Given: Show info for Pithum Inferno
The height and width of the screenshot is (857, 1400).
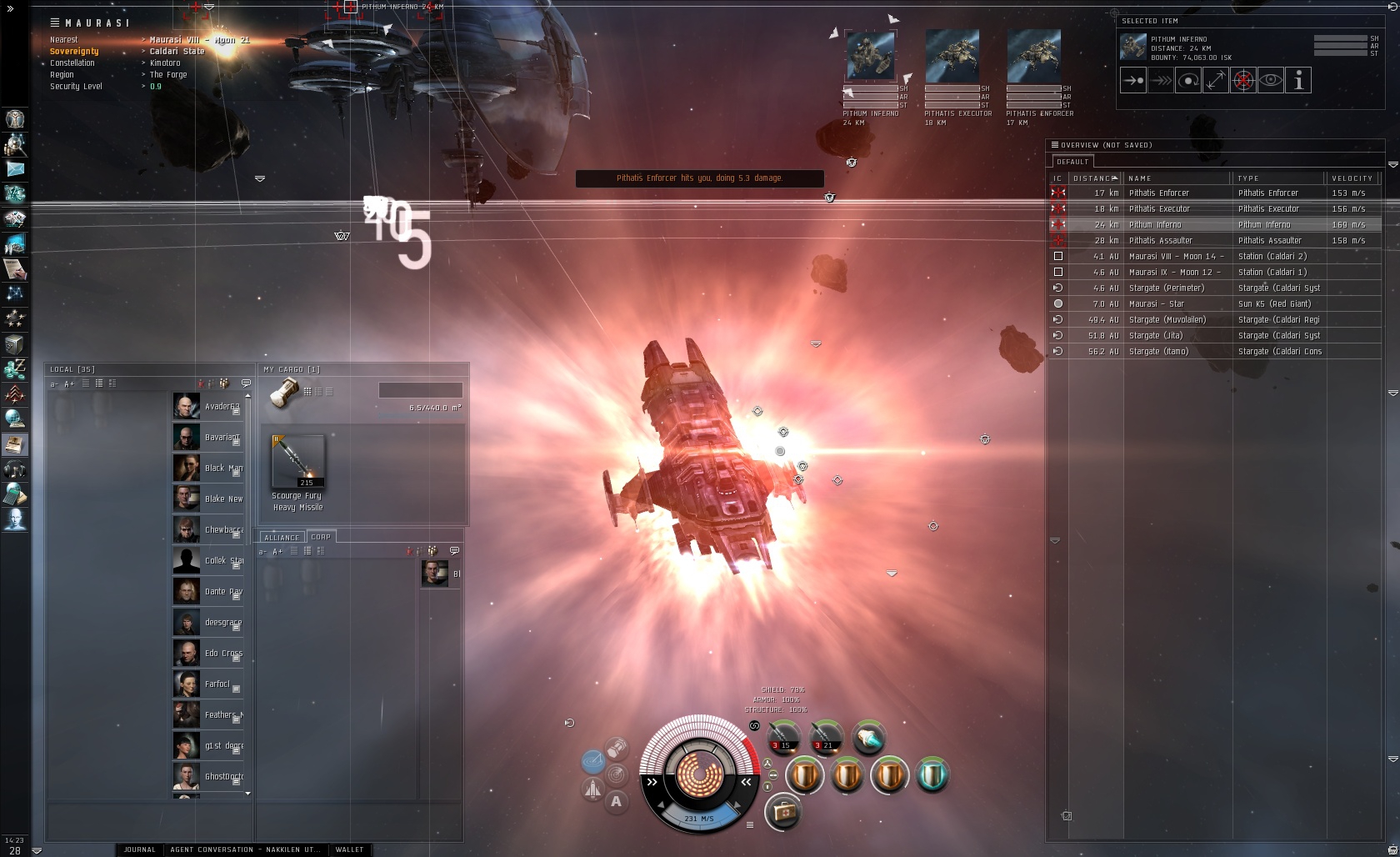Looking at the screenshot, I should point(1298,81).
